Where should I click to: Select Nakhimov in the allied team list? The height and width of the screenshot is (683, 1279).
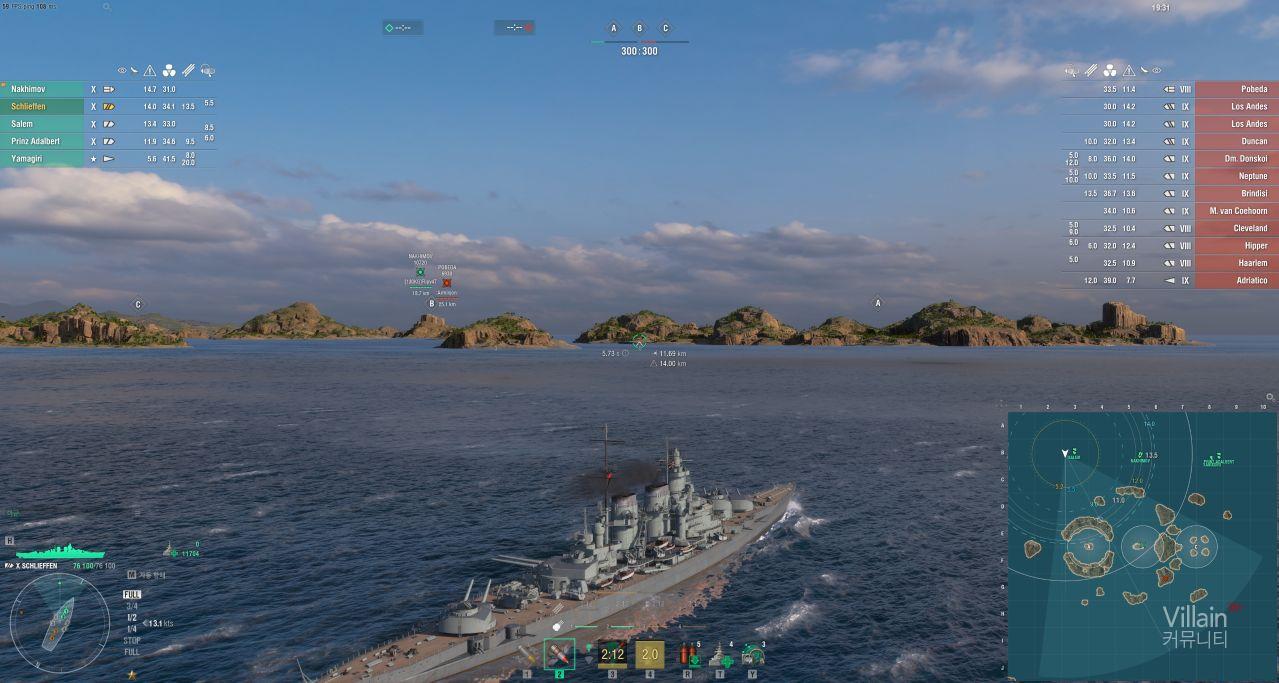tap(42, 89)
